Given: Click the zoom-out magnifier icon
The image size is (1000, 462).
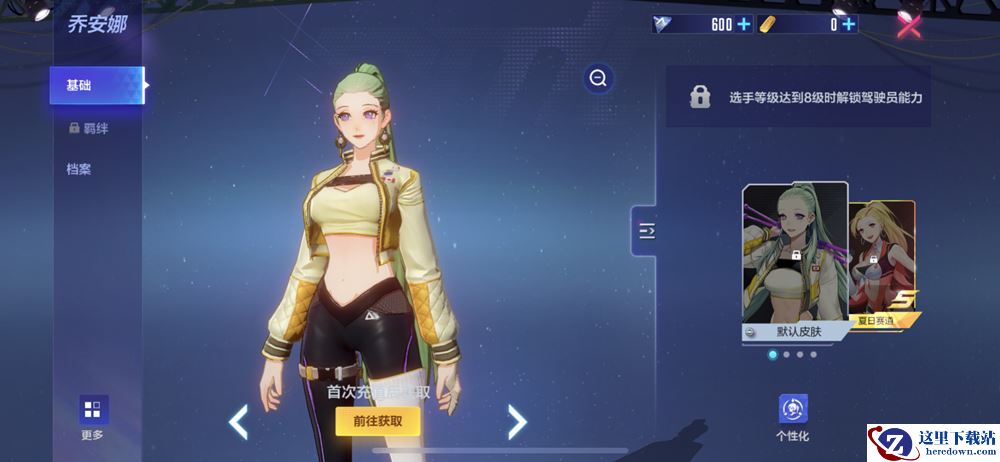Looking at the screenshot, I should point(598,78).
